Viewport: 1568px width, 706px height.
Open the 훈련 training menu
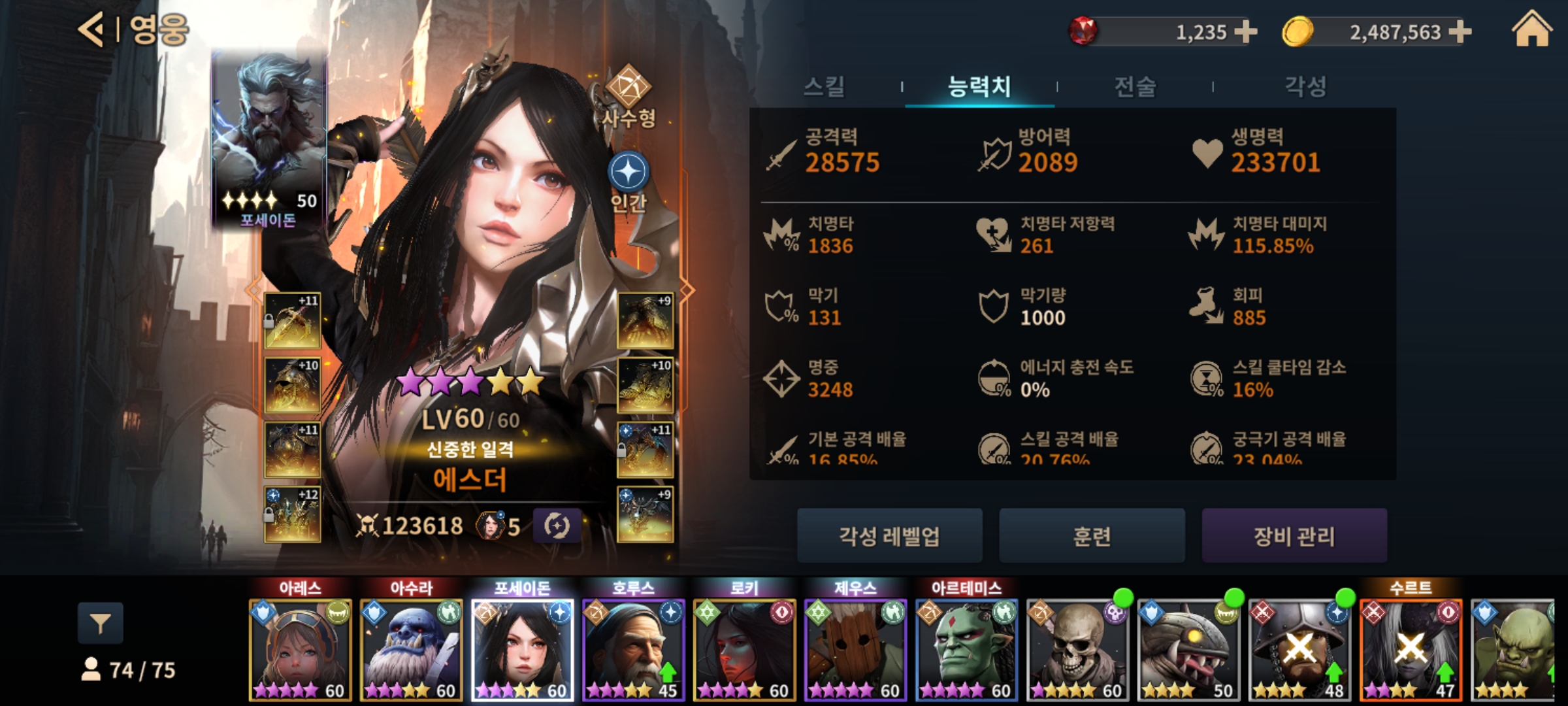click(x=1092, y=536)
